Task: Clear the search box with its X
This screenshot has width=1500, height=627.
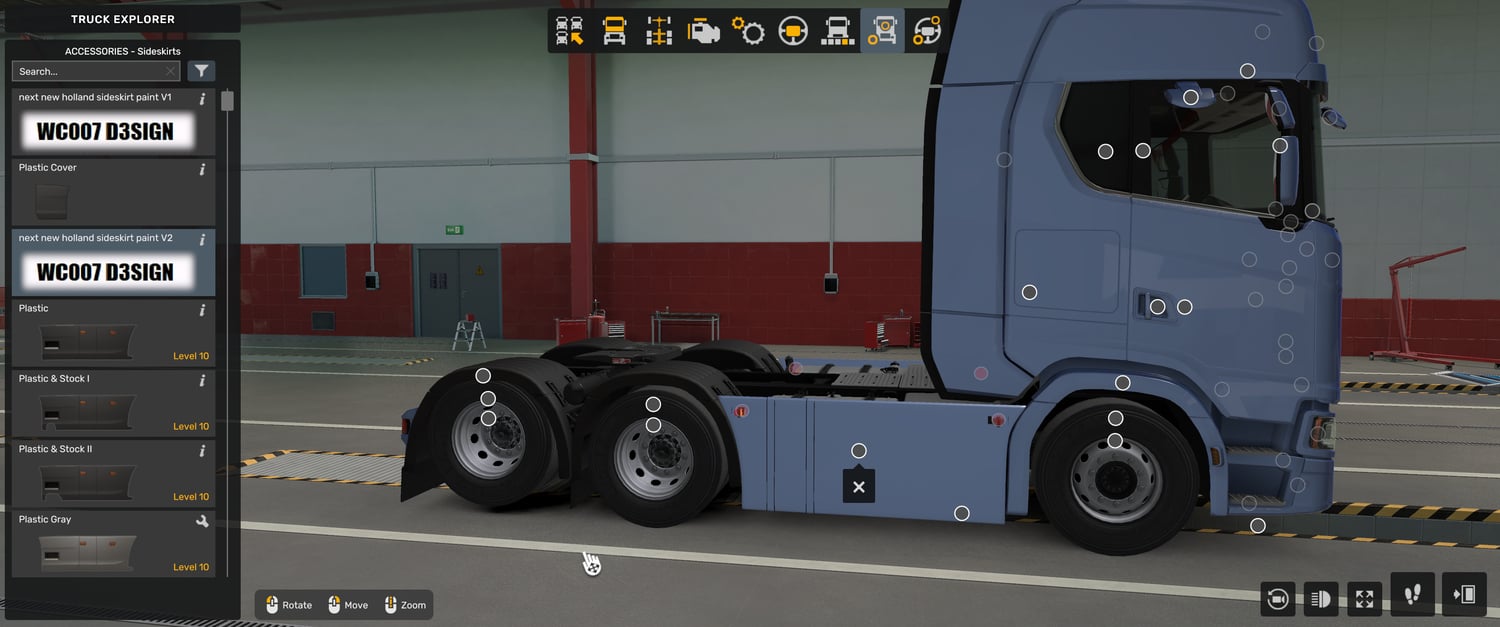Action: [x=171, y=71]
